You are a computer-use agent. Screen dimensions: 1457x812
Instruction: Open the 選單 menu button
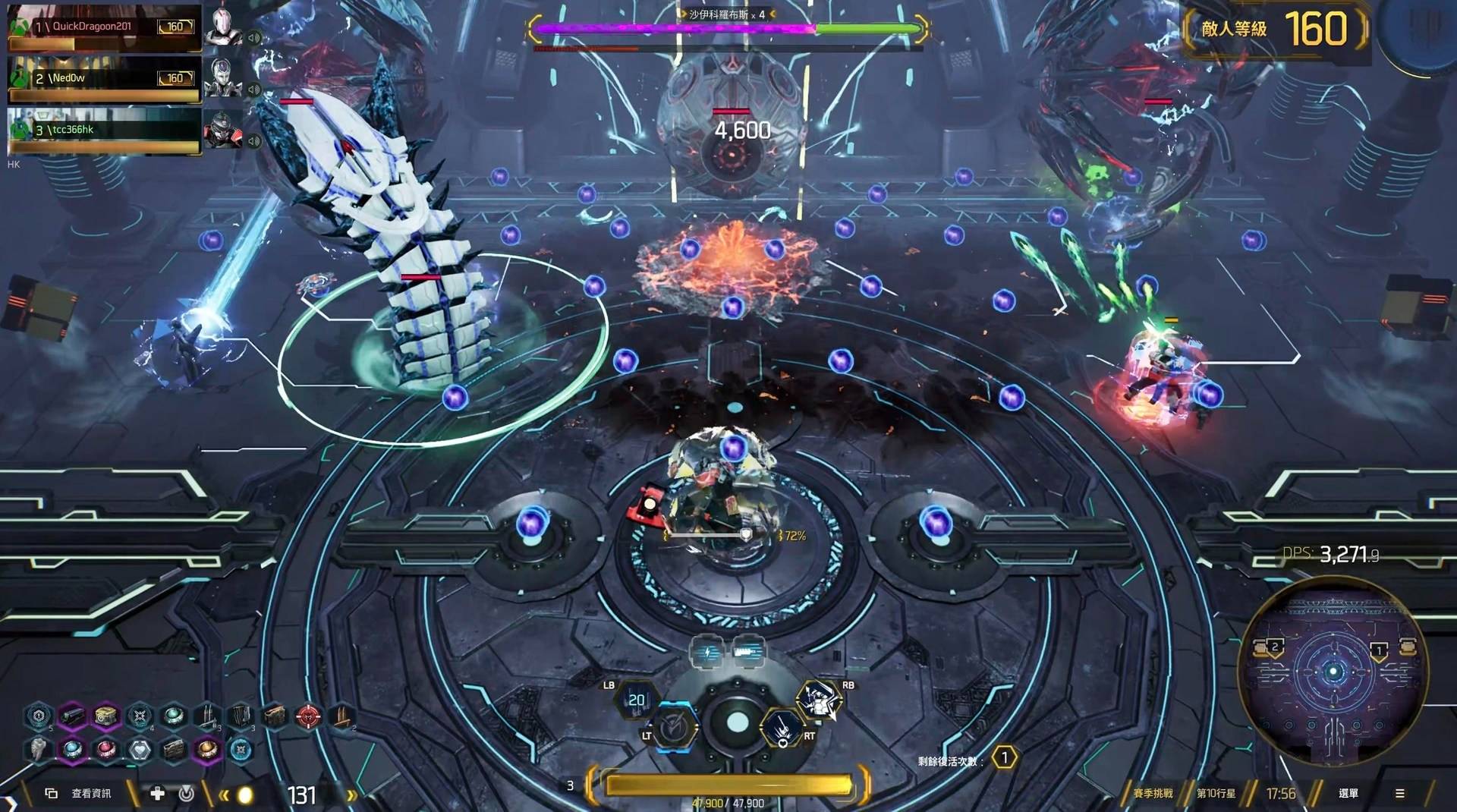1348,793
